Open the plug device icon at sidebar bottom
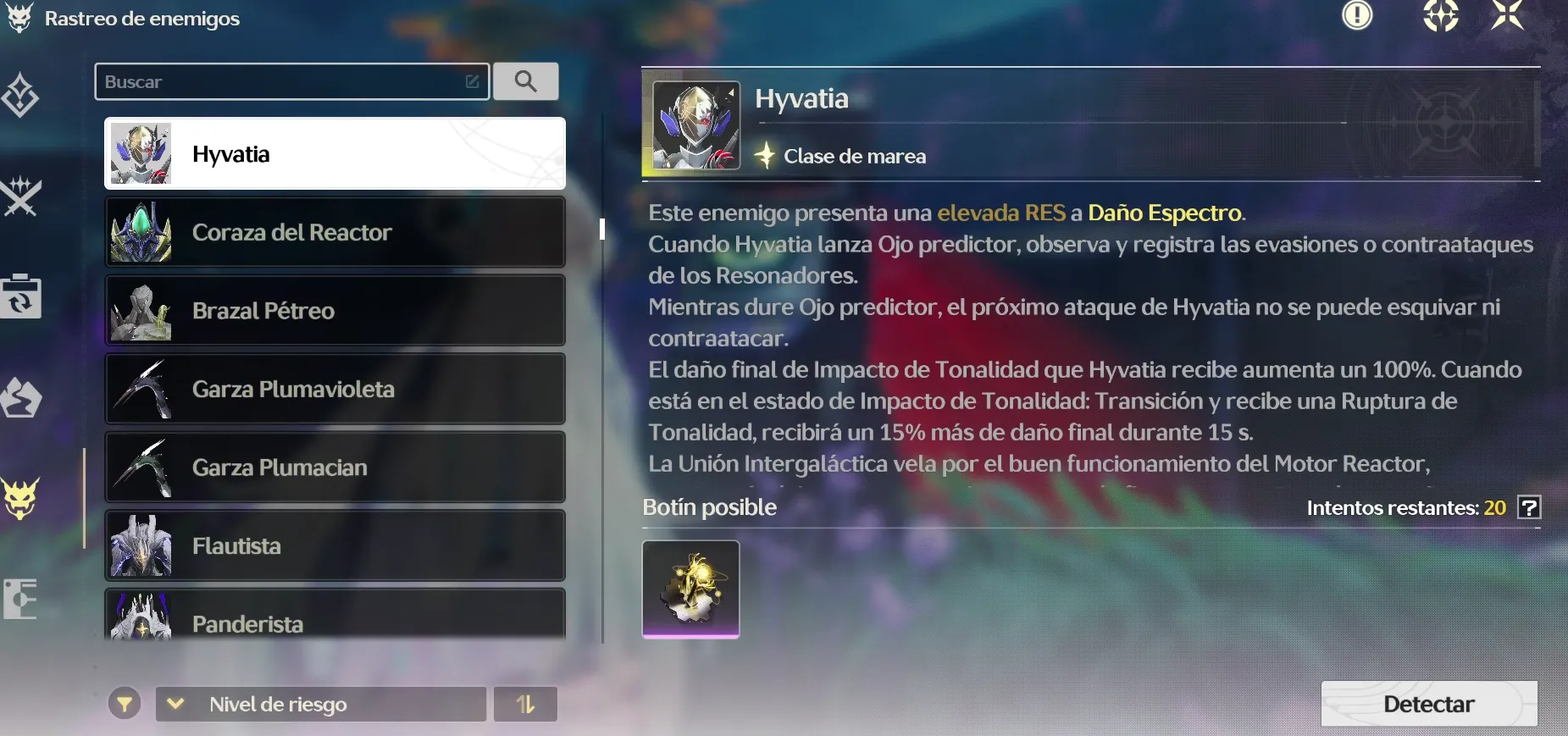 click(x=20, y=599)
